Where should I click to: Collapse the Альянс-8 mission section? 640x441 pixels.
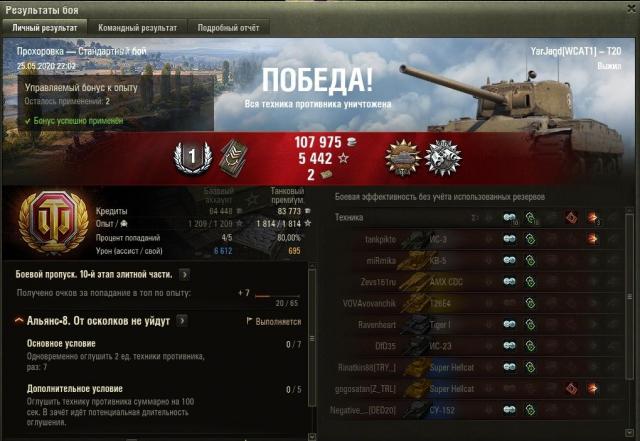(19, 321)
